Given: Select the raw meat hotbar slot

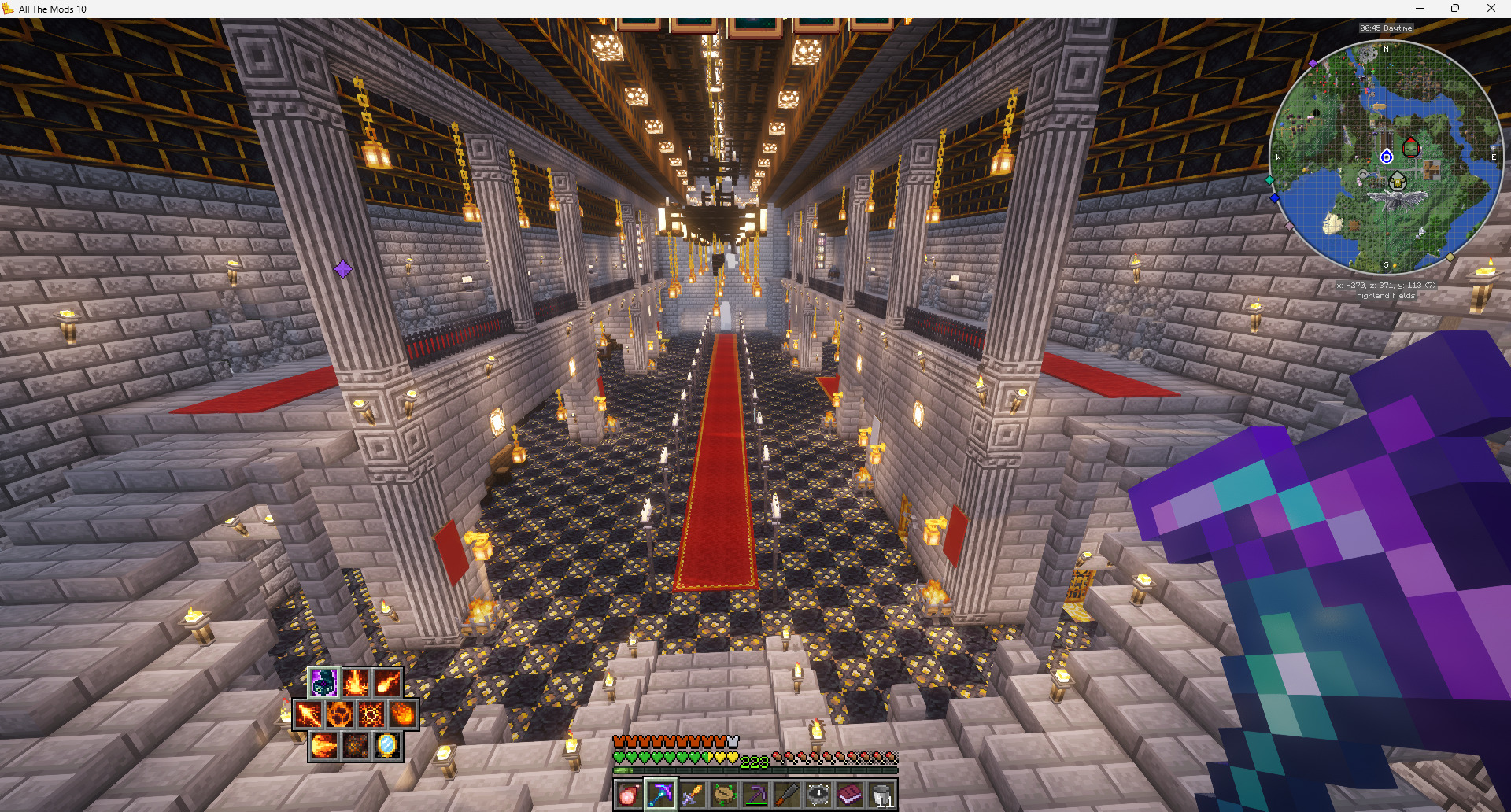Looking at the screenshot, I should (630, 795).
